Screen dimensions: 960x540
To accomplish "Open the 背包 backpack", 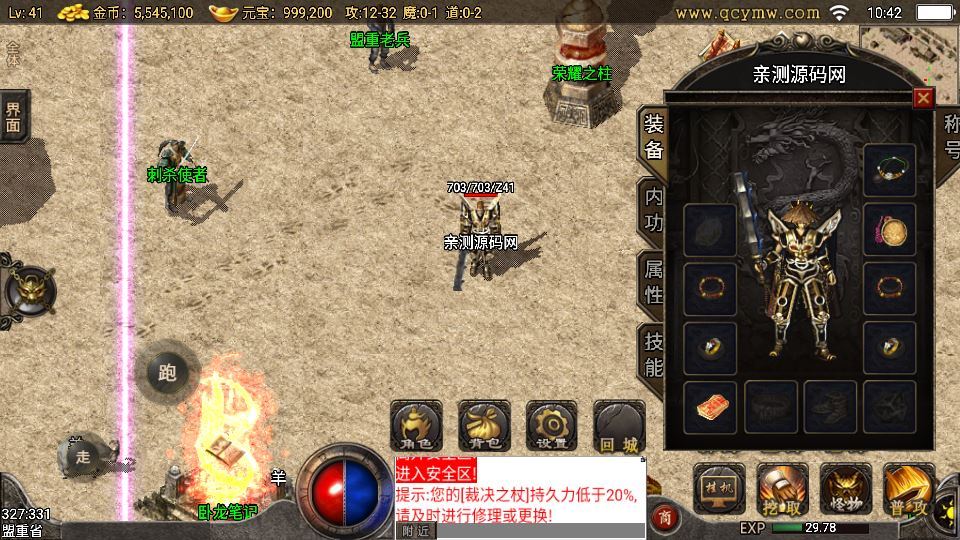I will [x=484, y=427].
